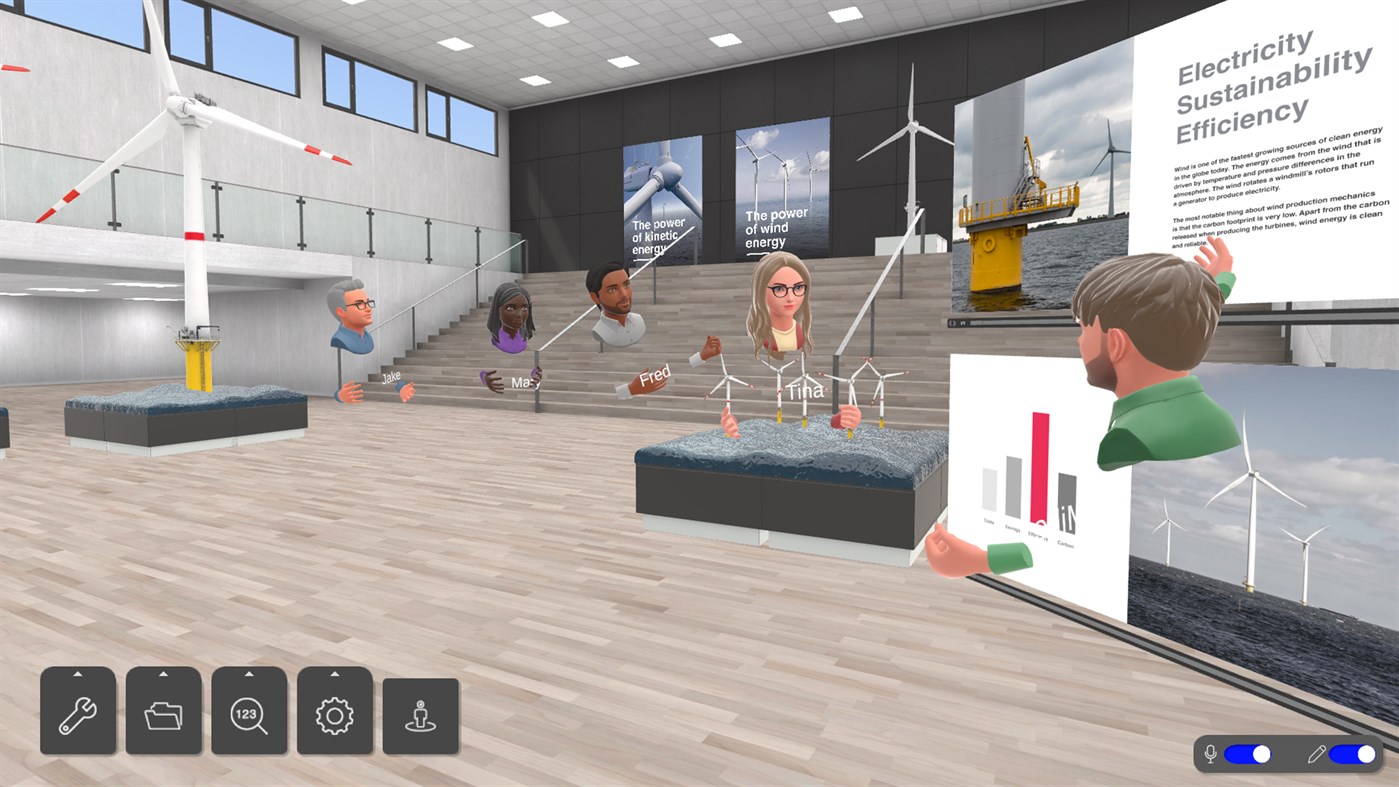Select the 123 calculator search tool
Screen dimensions: 1399x787
[x=250, y=713]
